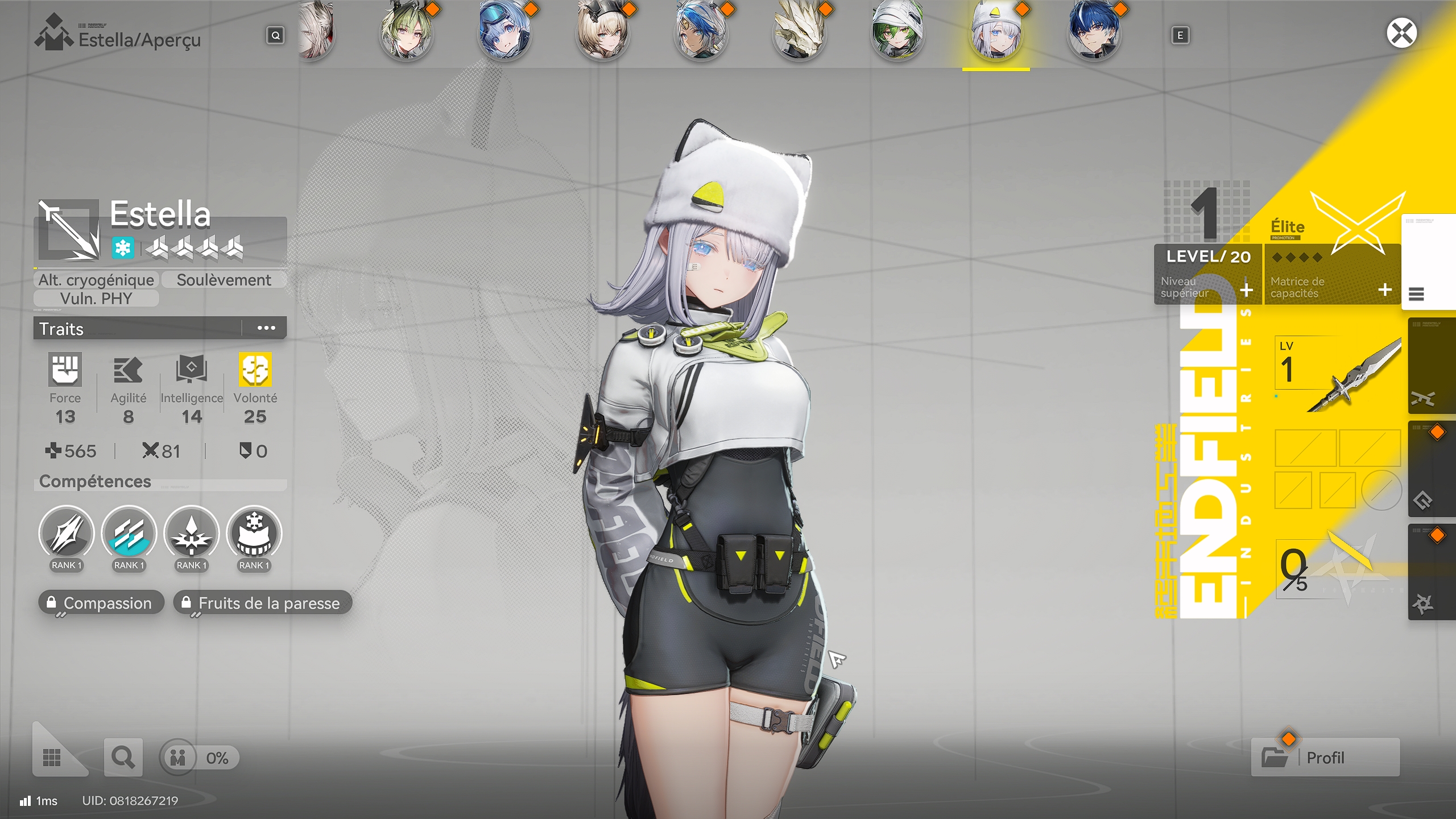Click the Niveau supérieur plus button
1456x819 pixels.
[1246, 291]
